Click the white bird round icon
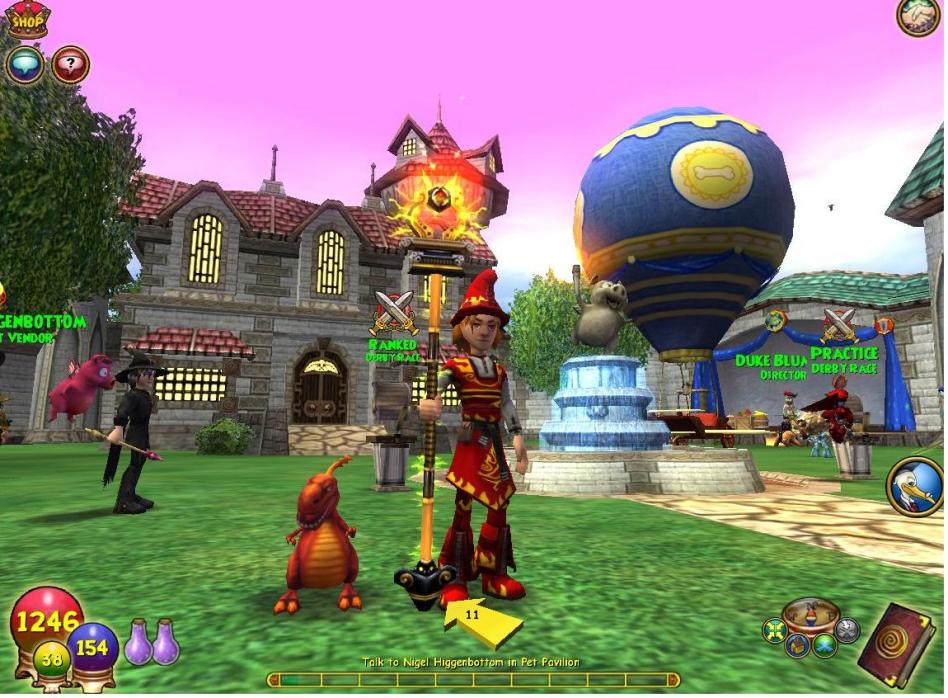Viewport: 948px width, 698px height. 915,486
